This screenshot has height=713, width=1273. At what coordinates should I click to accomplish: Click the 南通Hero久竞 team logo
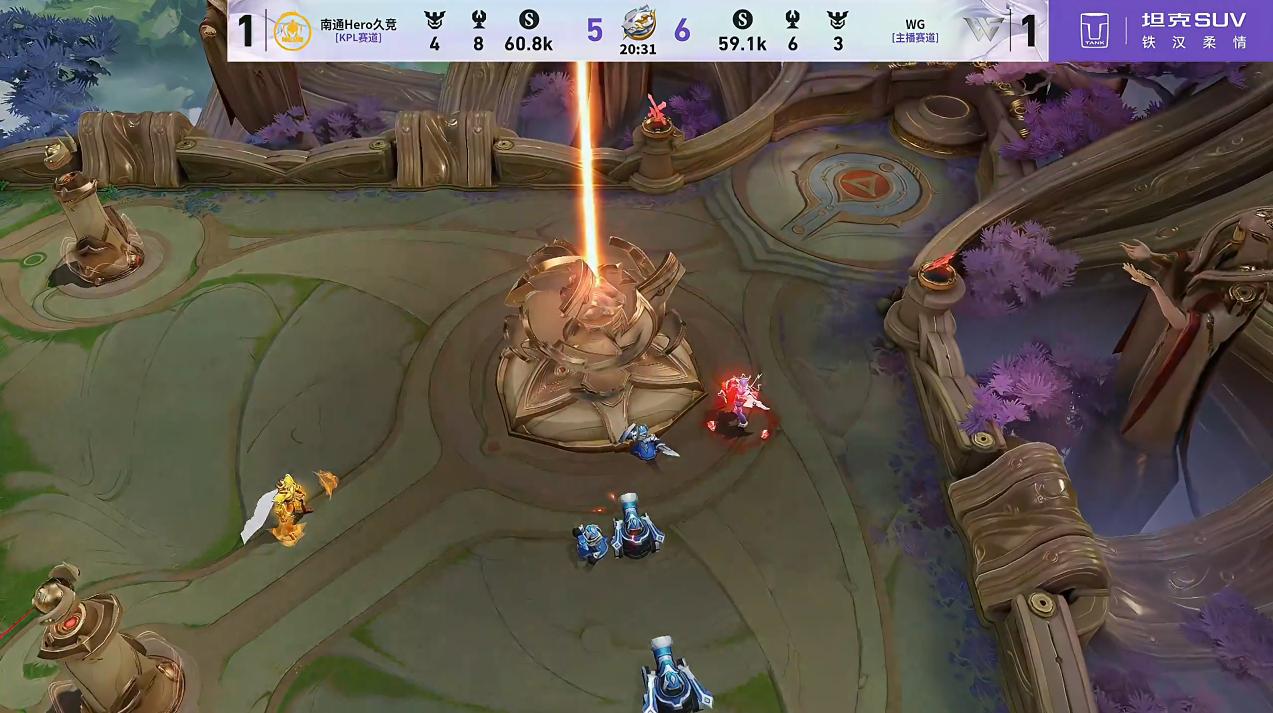292,30
